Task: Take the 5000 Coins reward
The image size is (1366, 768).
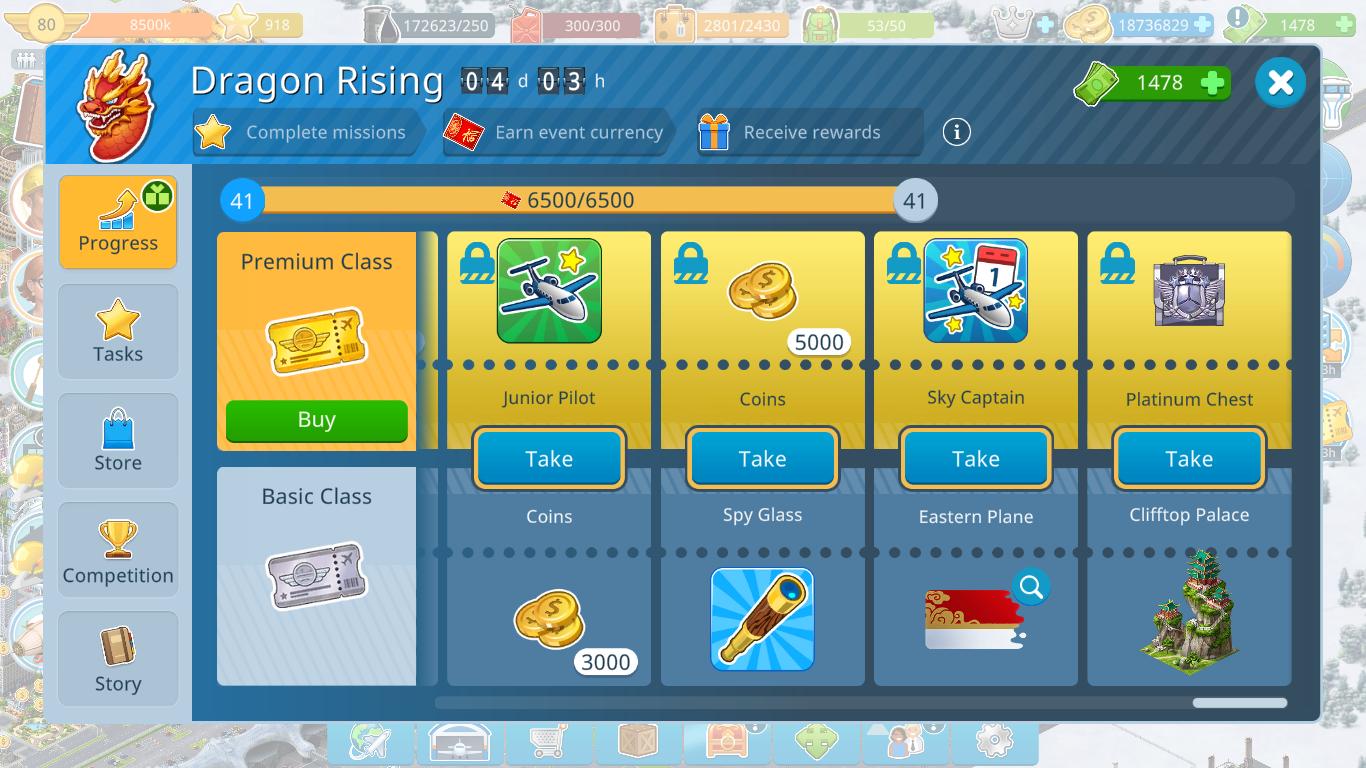Action: pos(762,459)
